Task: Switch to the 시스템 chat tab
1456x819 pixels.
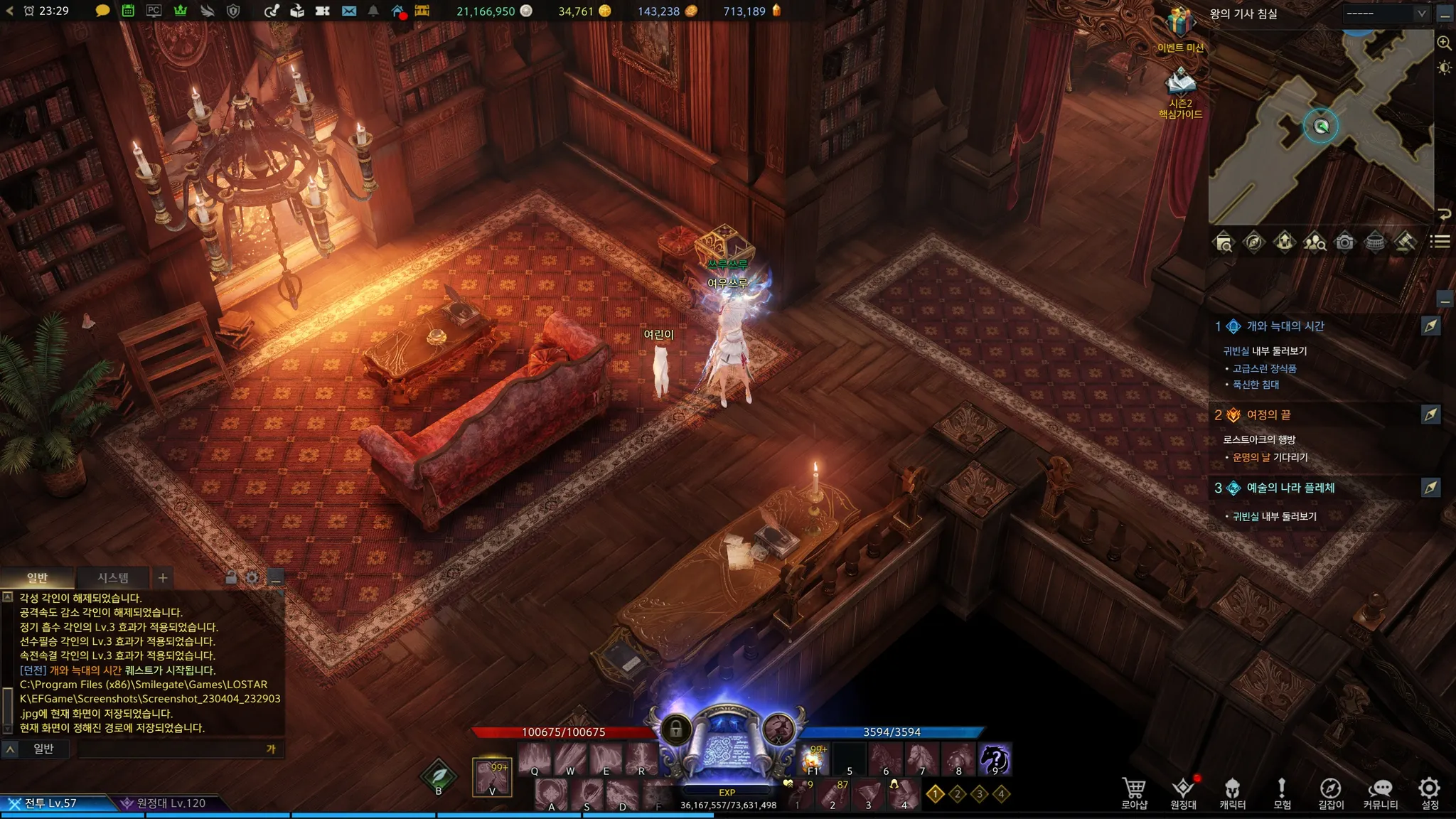Action: [x=113, y=578]
